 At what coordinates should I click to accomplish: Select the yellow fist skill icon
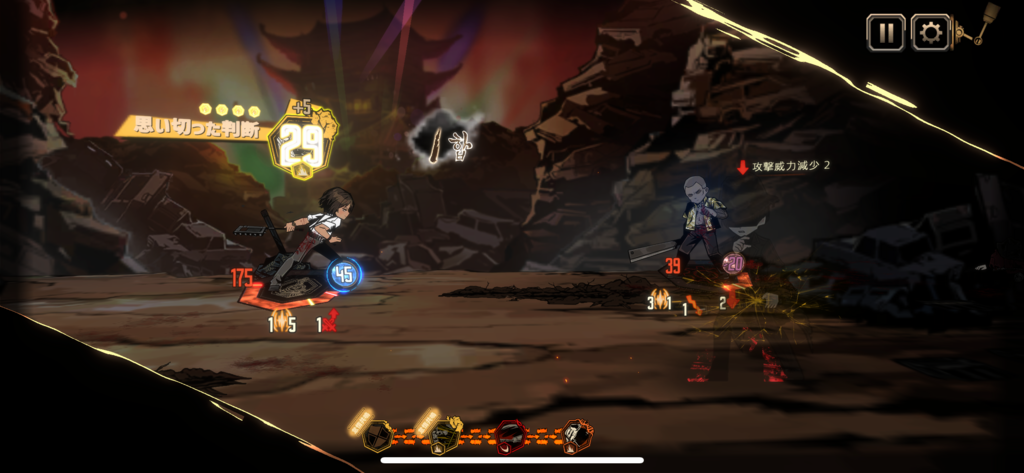click(x=445, y=436)
